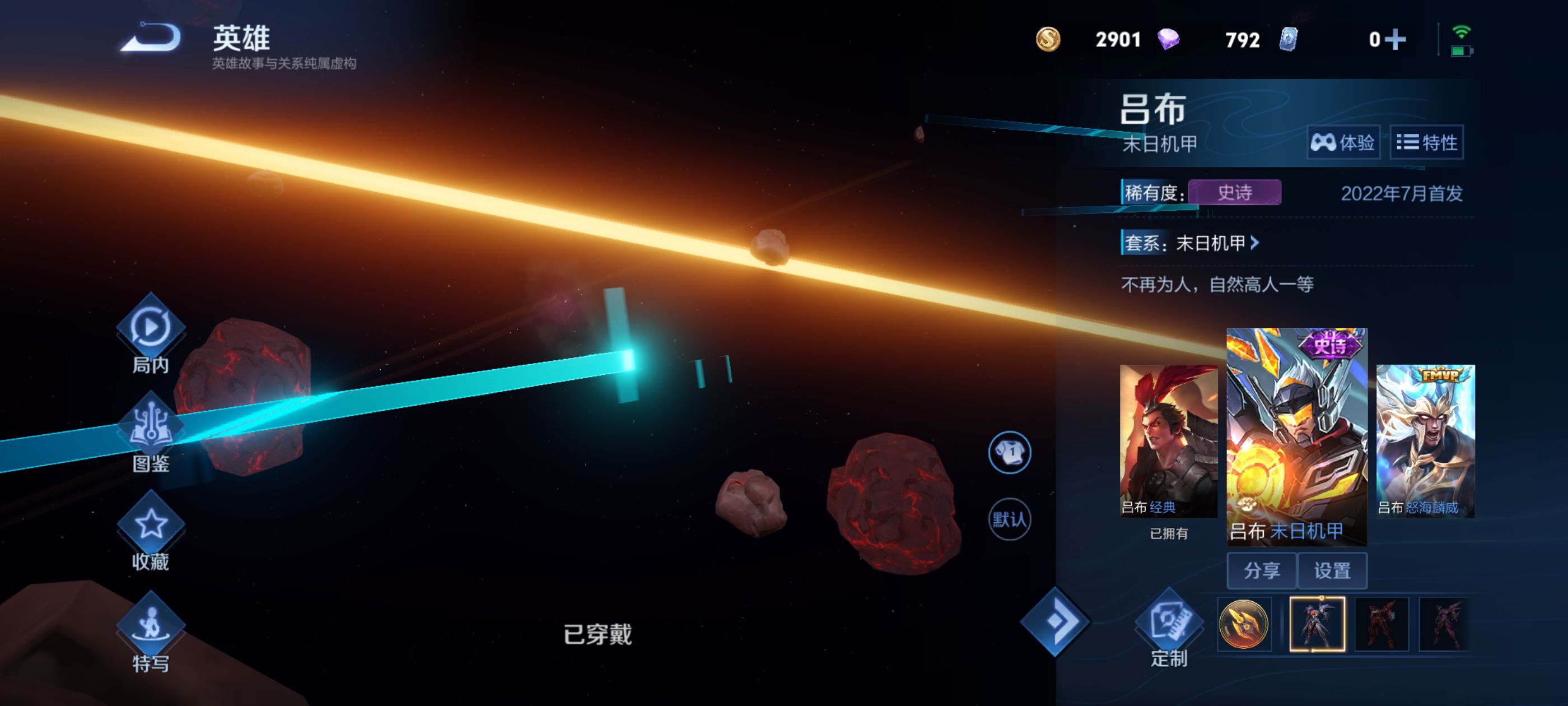Screen dimensions: 1568x706
Task: Choose the red mecha variant thumbnail
Action: (1381, 624)
